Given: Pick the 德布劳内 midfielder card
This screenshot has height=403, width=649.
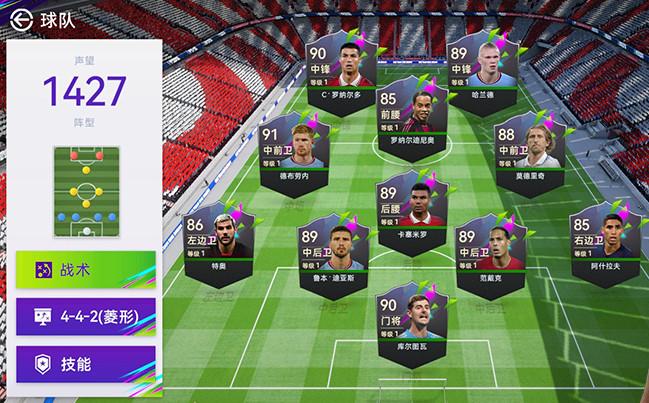Looking at the screenshot, I should click(x=286, y=150).
